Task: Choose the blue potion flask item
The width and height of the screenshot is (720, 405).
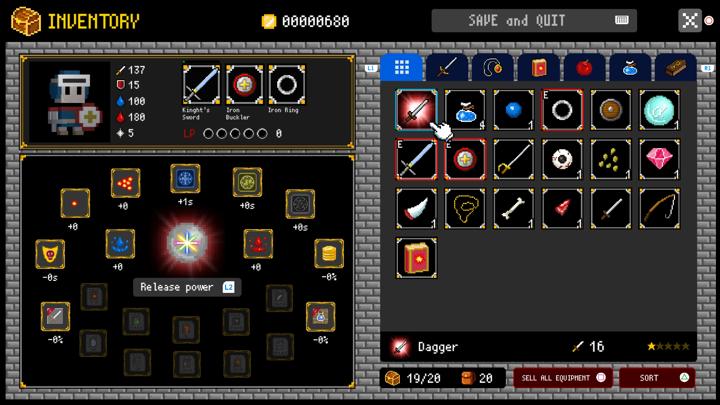Action: [x=465, y=110]
